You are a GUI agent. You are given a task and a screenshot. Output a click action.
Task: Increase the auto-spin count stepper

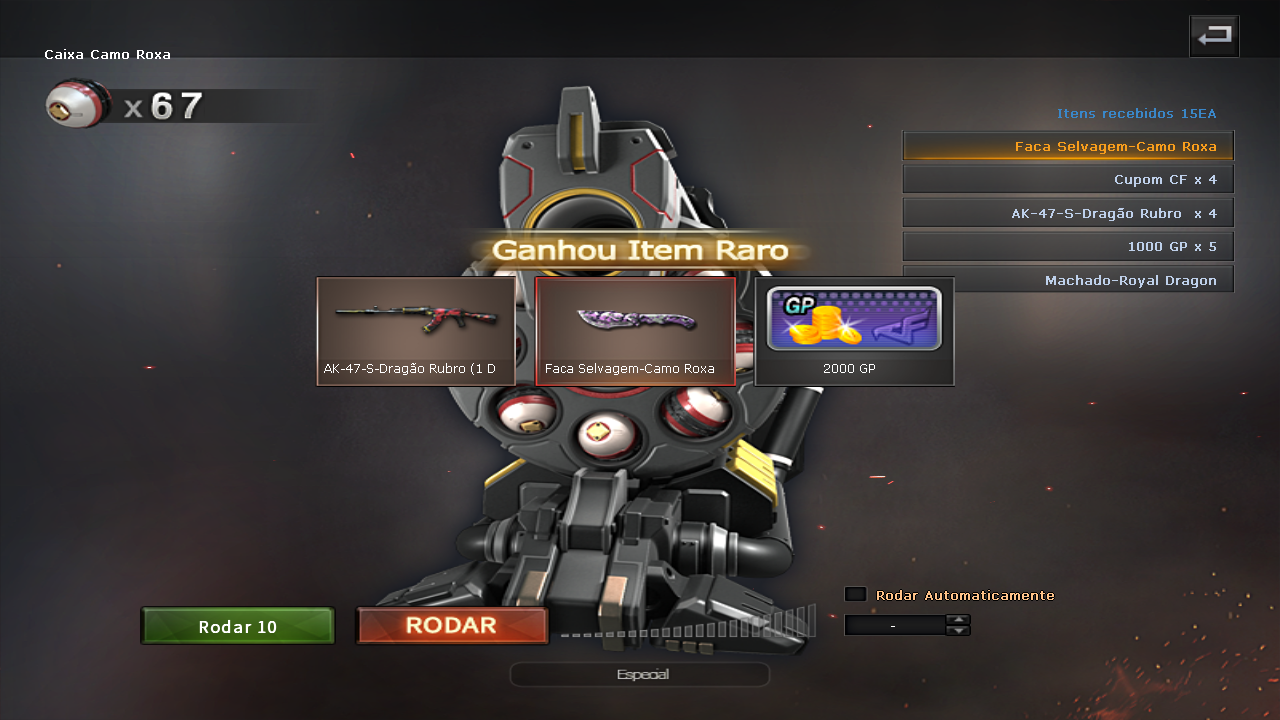point(958,619)
